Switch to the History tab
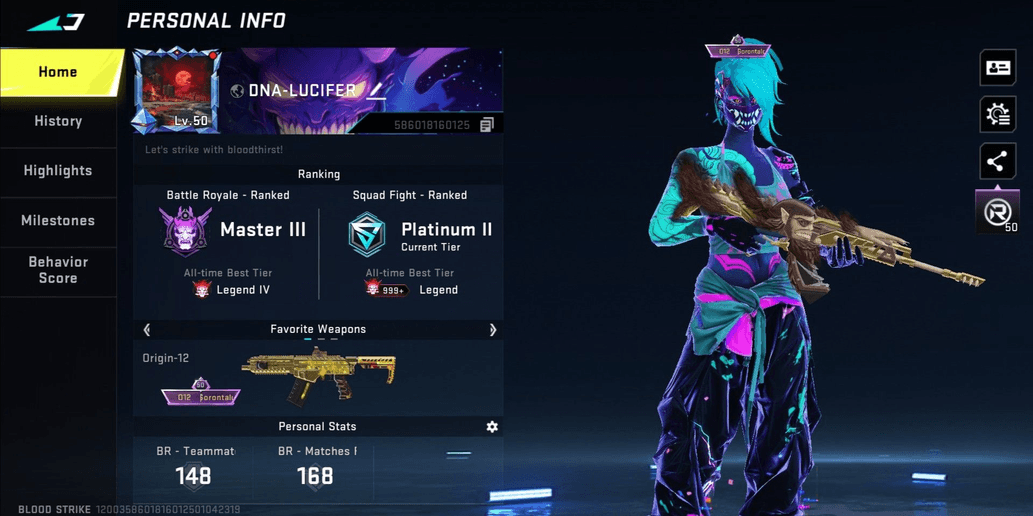This screenshot has height=516, width=1033. pos(58,121)
